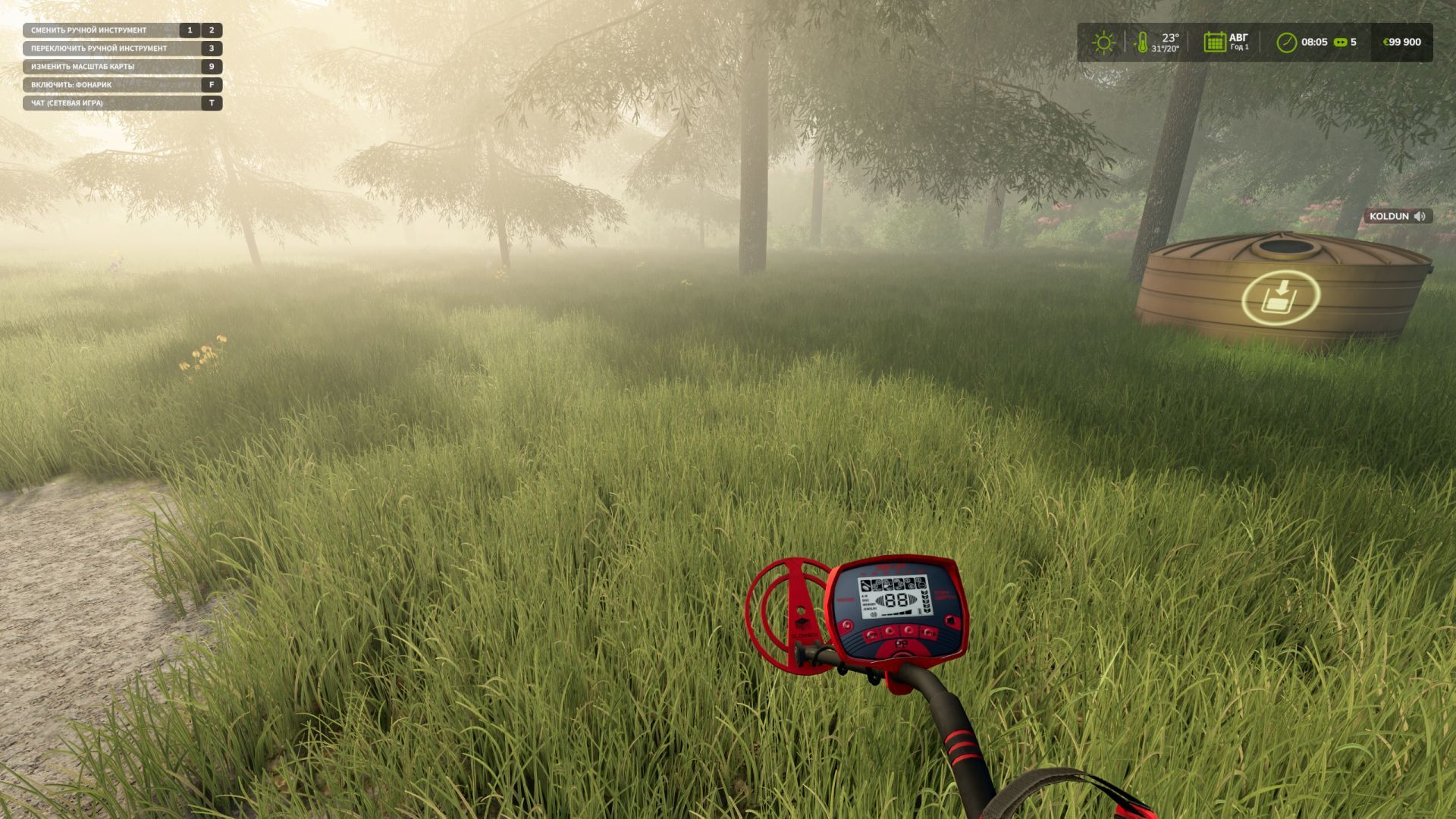1456x819 pixels.
Task: Click the clock icon beside 08:05
Action: (x=1286, y=42)
